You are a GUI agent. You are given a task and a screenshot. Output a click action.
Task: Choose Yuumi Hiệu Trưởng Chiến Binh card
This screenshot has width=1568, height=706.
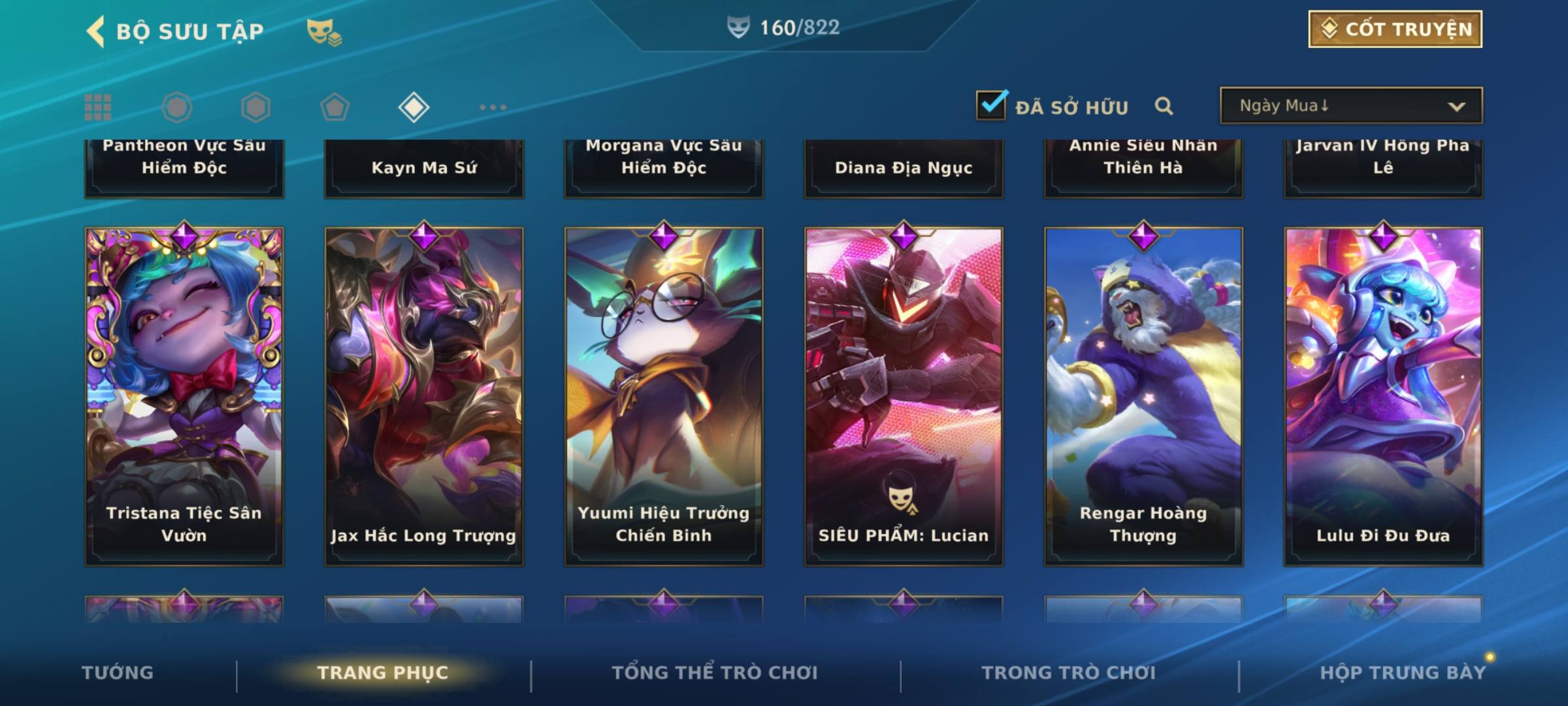tap(664, 395)
